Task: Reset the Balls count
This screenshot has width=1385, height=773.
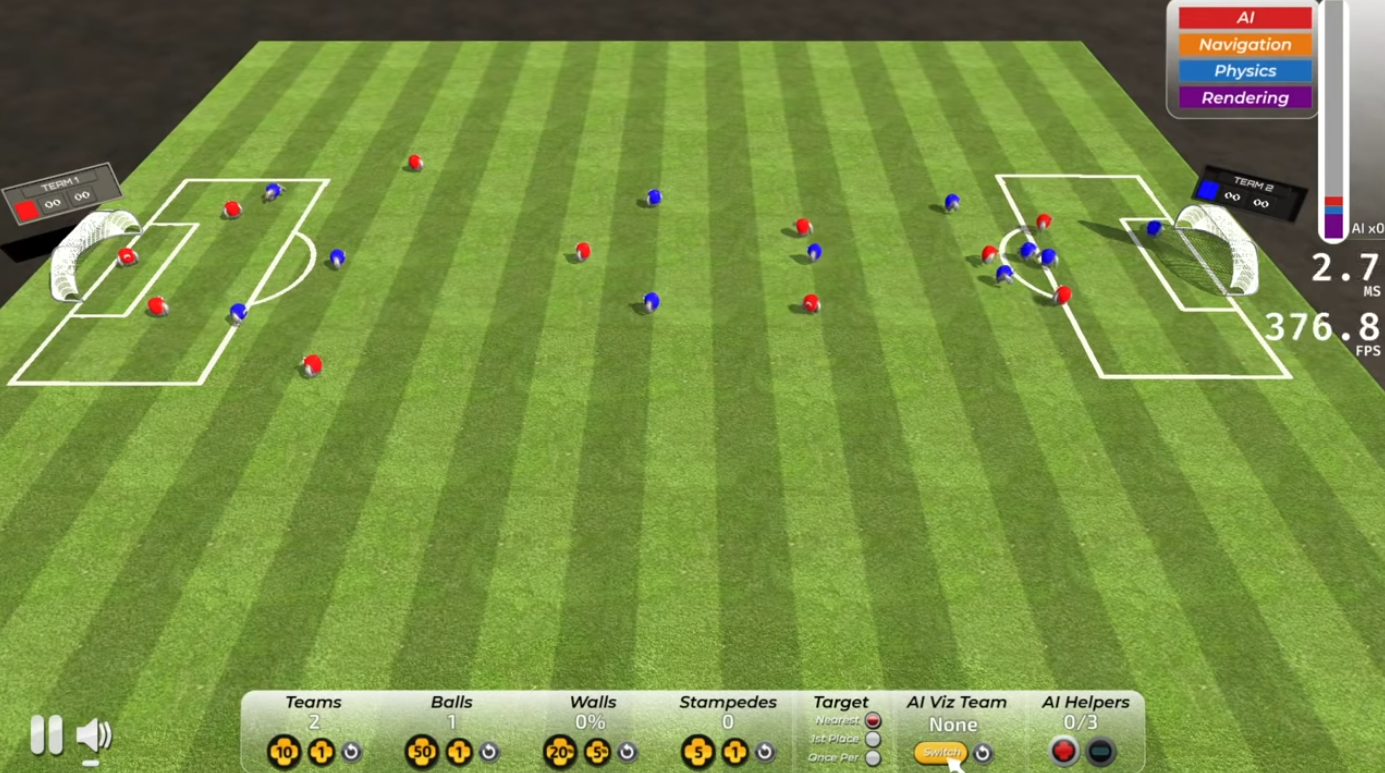Action: click(489, 751)
